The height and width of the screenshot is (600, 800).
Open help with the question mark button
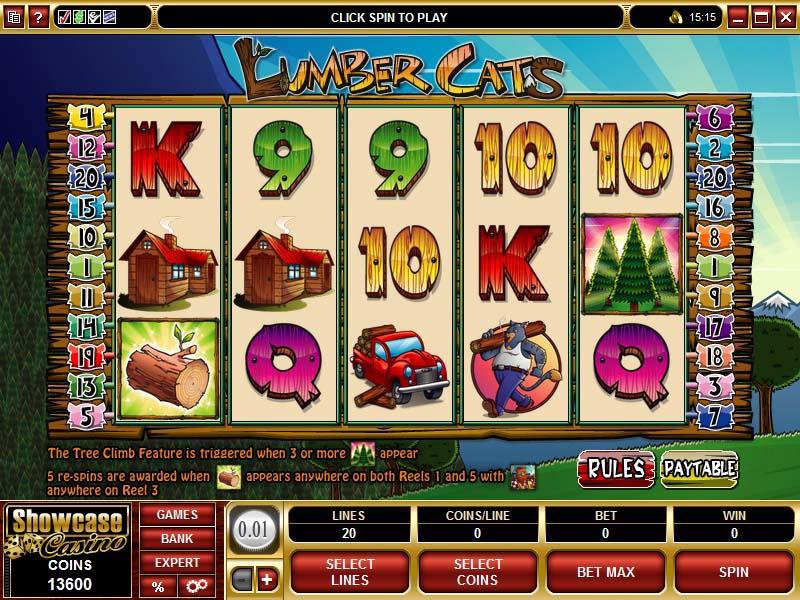pyautogui.click(x=38, y=17)
